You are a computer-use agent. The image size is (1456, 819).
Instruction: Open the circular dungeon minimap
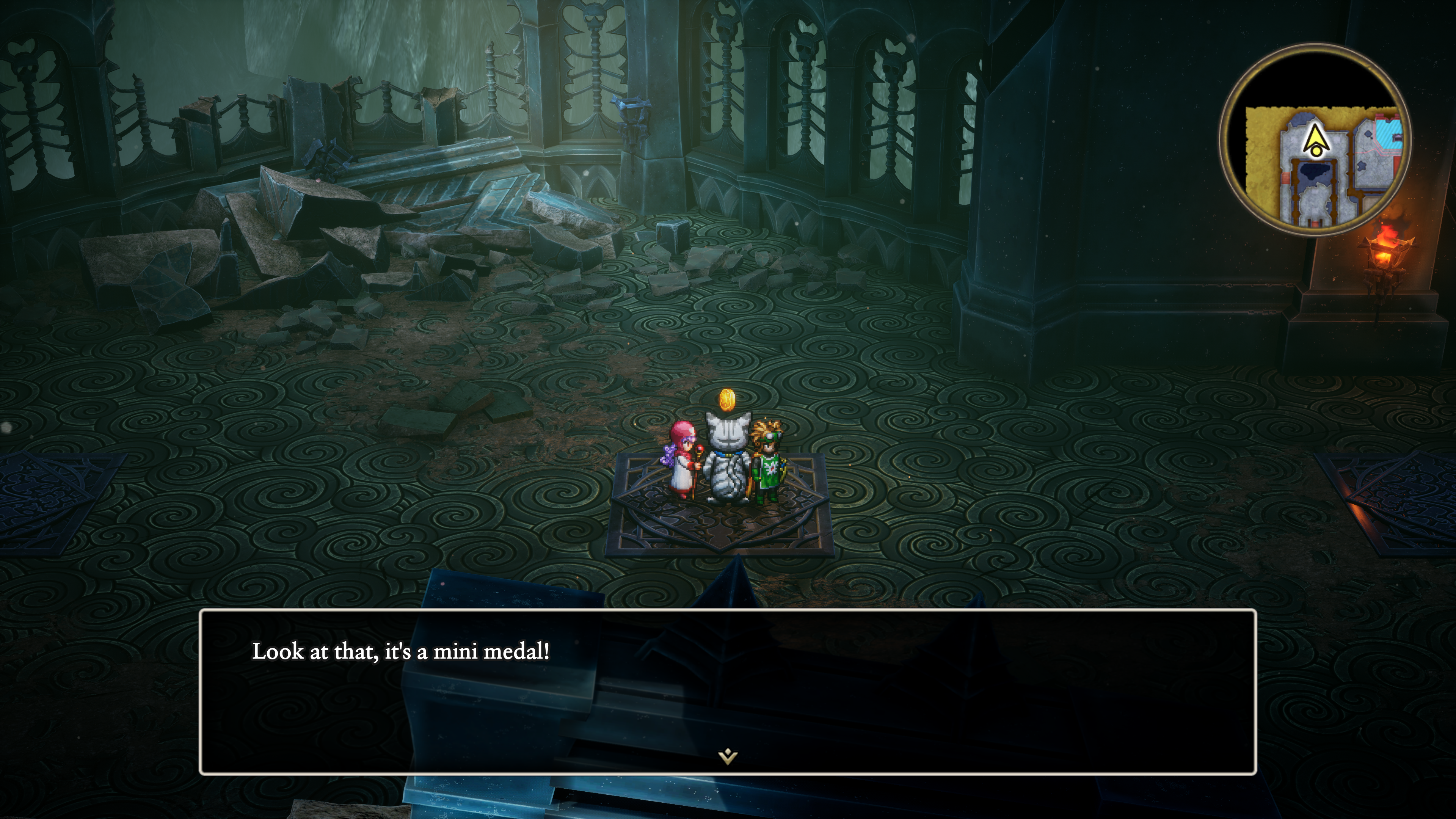[x=1315, y=140]
